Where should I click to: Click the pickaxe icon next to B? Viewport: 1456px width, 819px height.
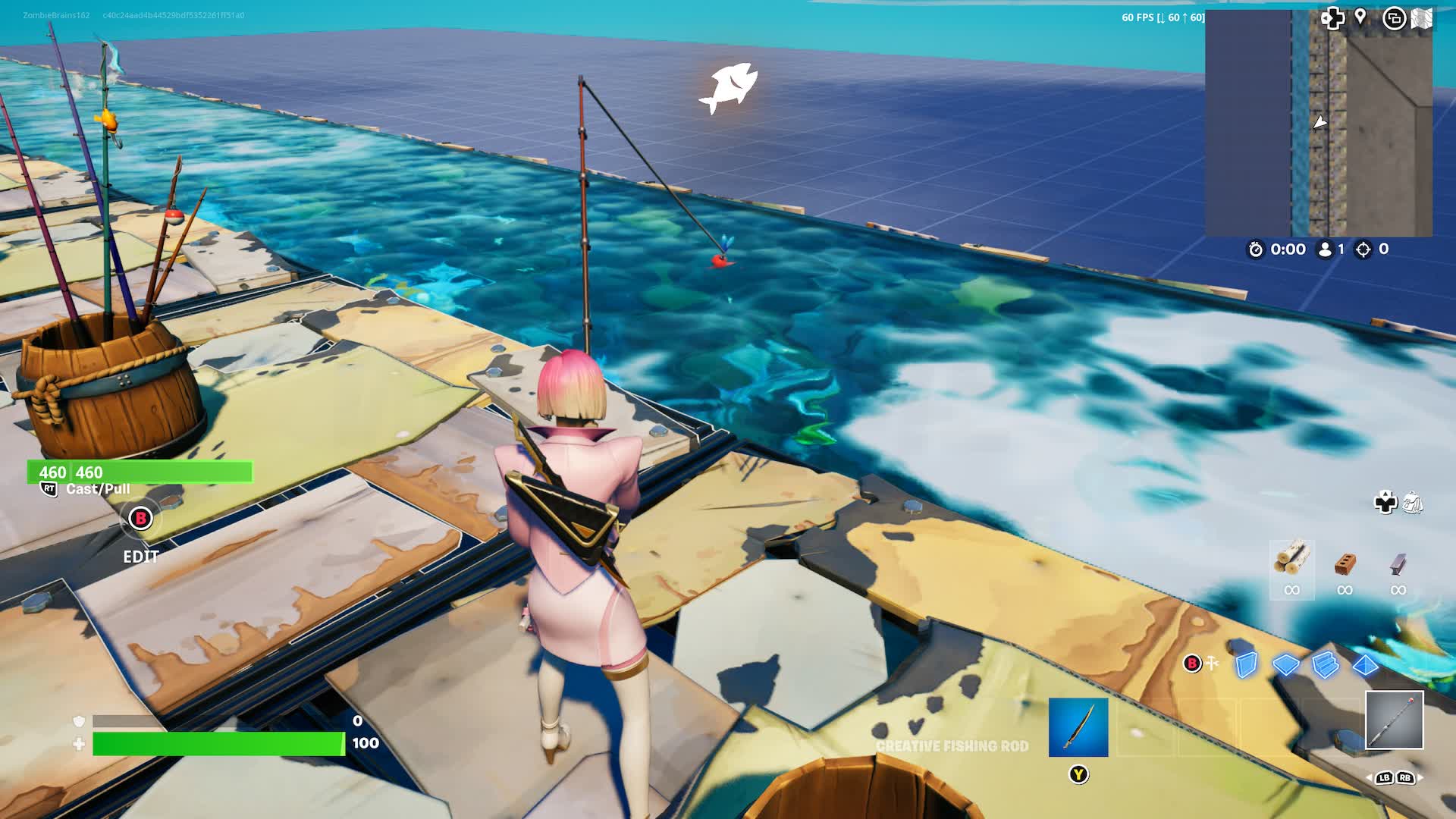pyautogui.click(x=1212, y=664)
